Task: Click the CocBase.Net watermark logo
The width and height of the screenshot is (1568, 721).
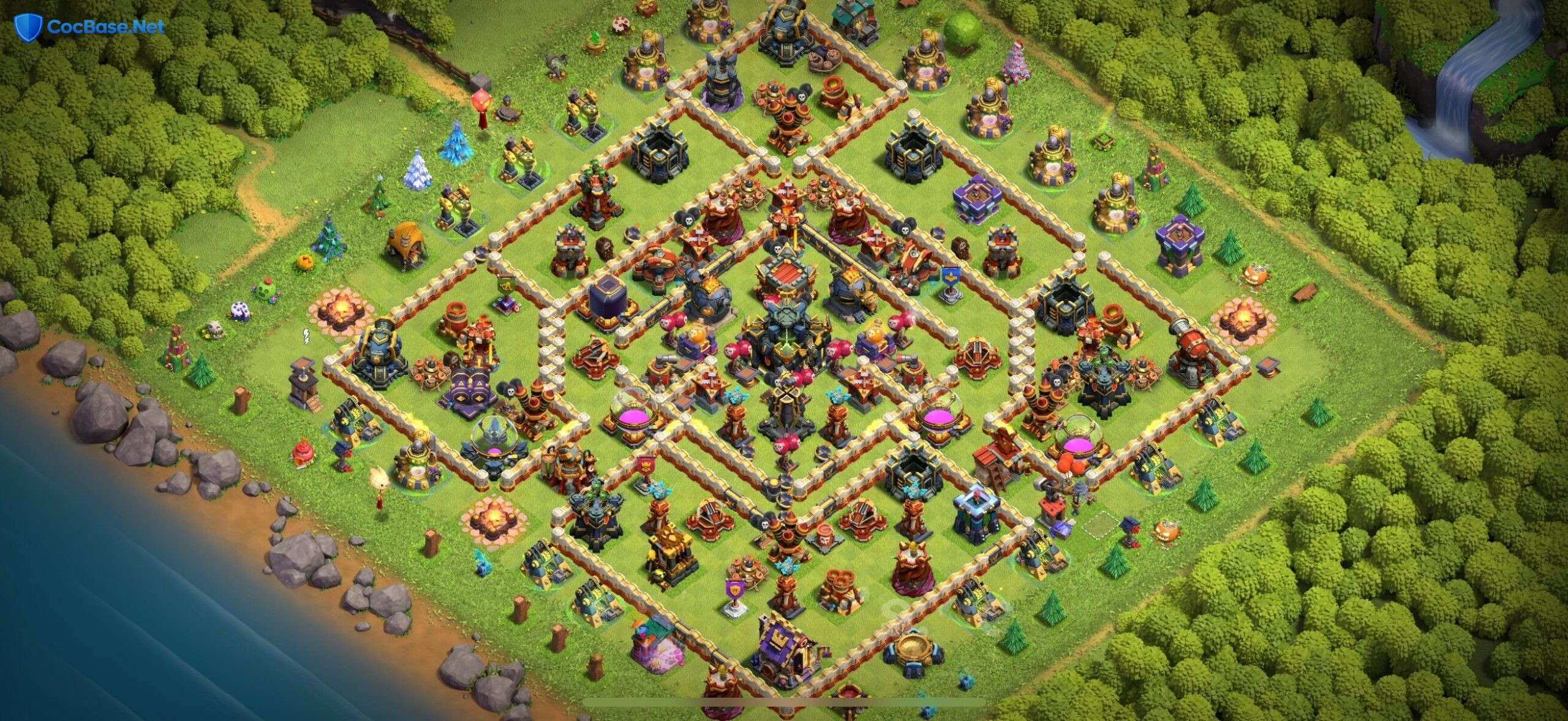Action: (x=89, y=27)
